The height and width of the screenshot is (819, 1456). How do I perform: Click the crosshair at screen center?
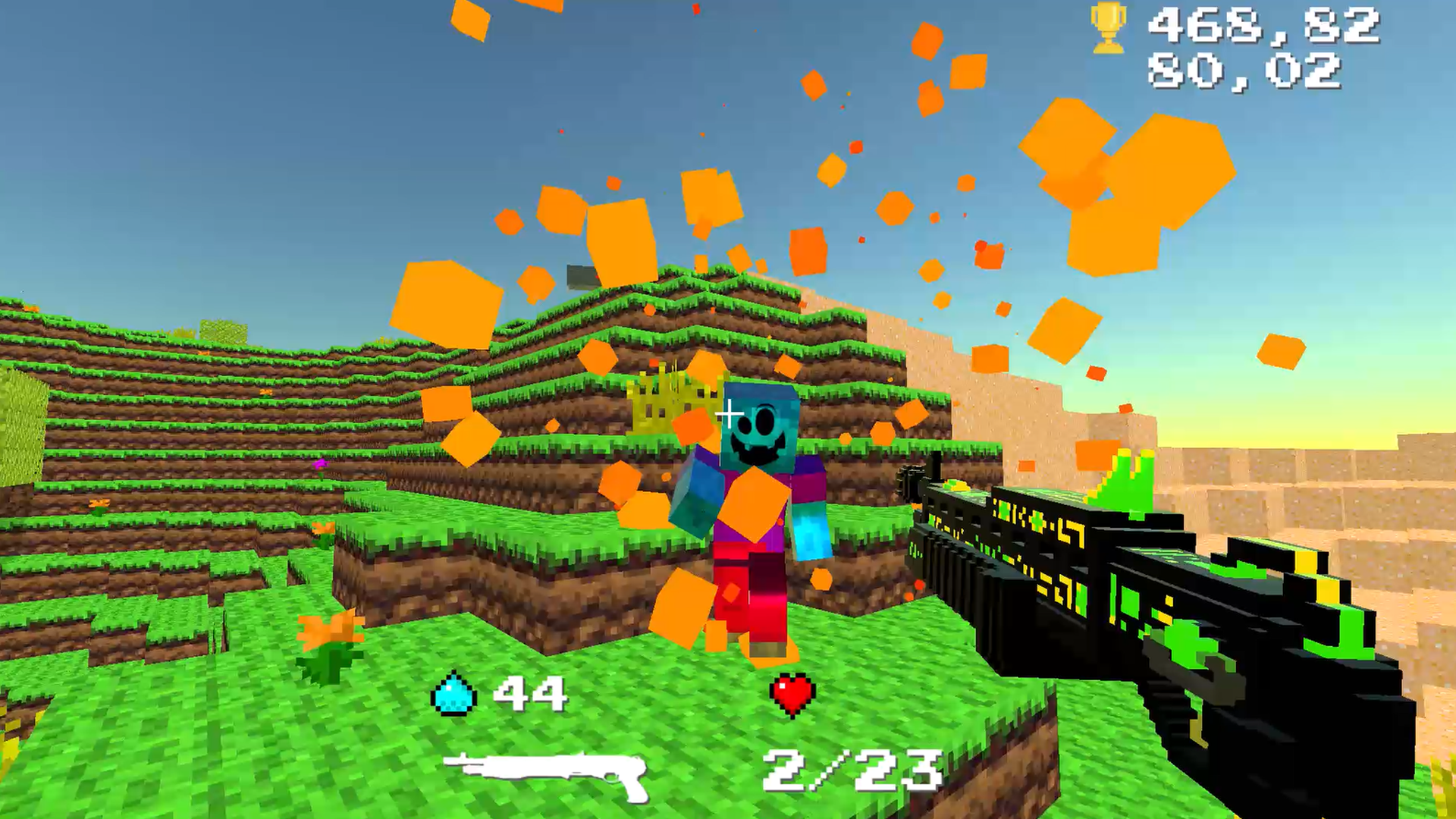click(x=730, y=412)
